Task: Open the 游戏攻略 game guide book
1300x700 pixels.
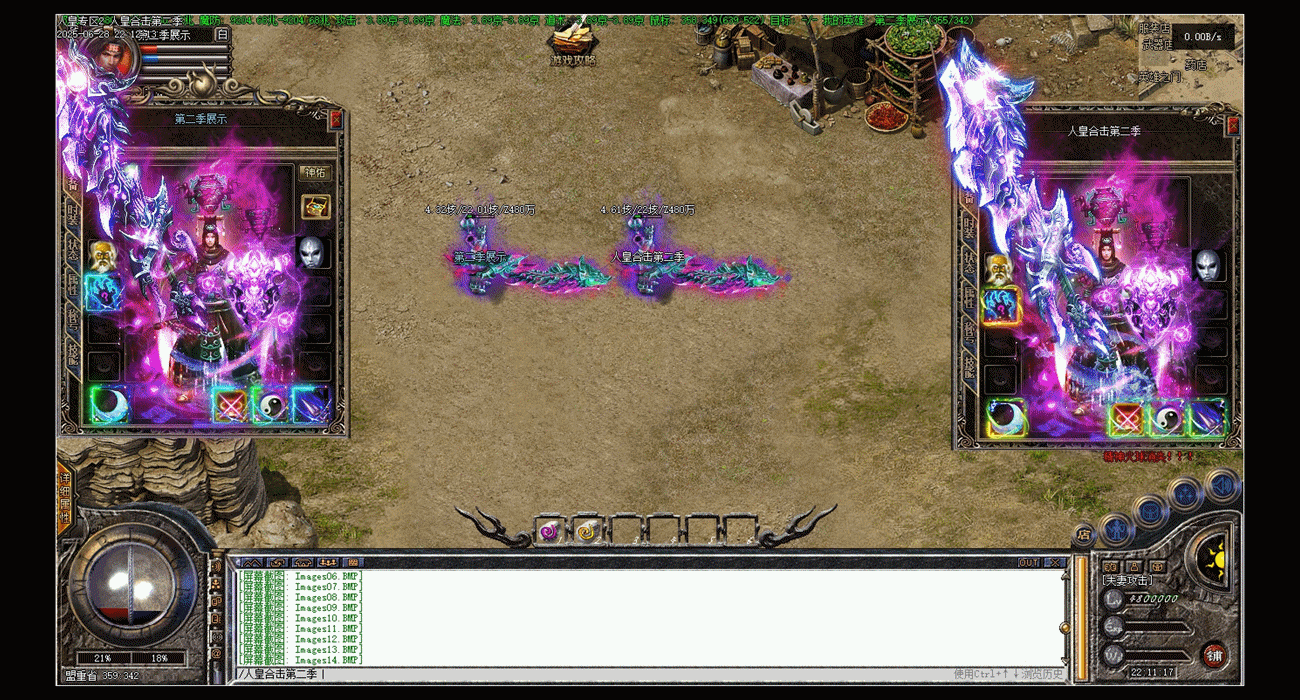Action: pos(572,45)
